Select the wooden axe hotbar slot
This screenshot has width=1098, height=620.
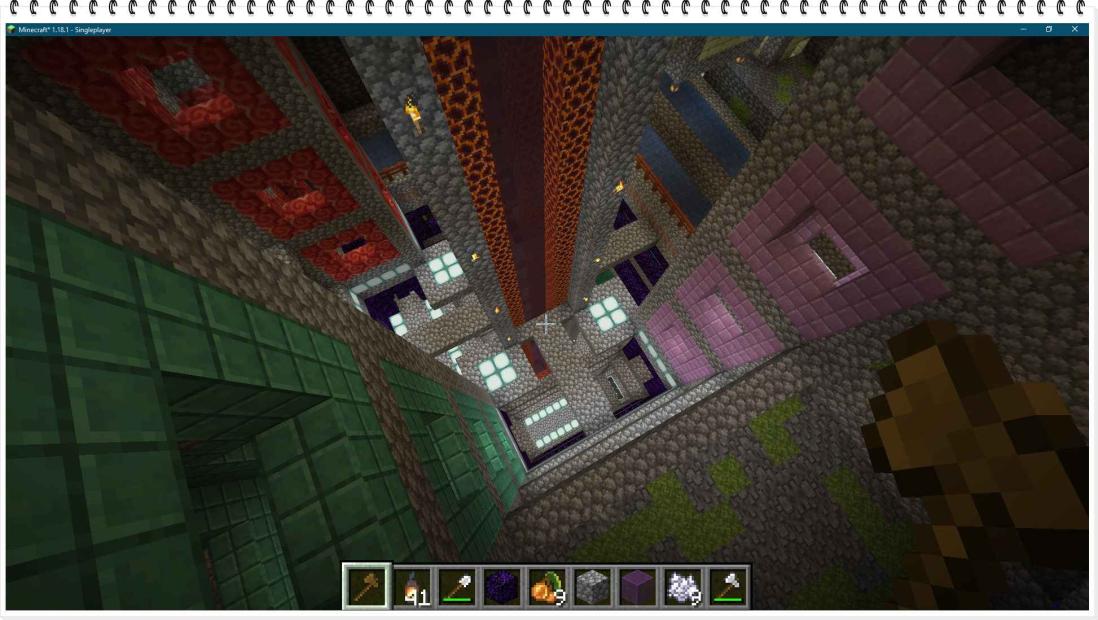(x=366, y=587)
